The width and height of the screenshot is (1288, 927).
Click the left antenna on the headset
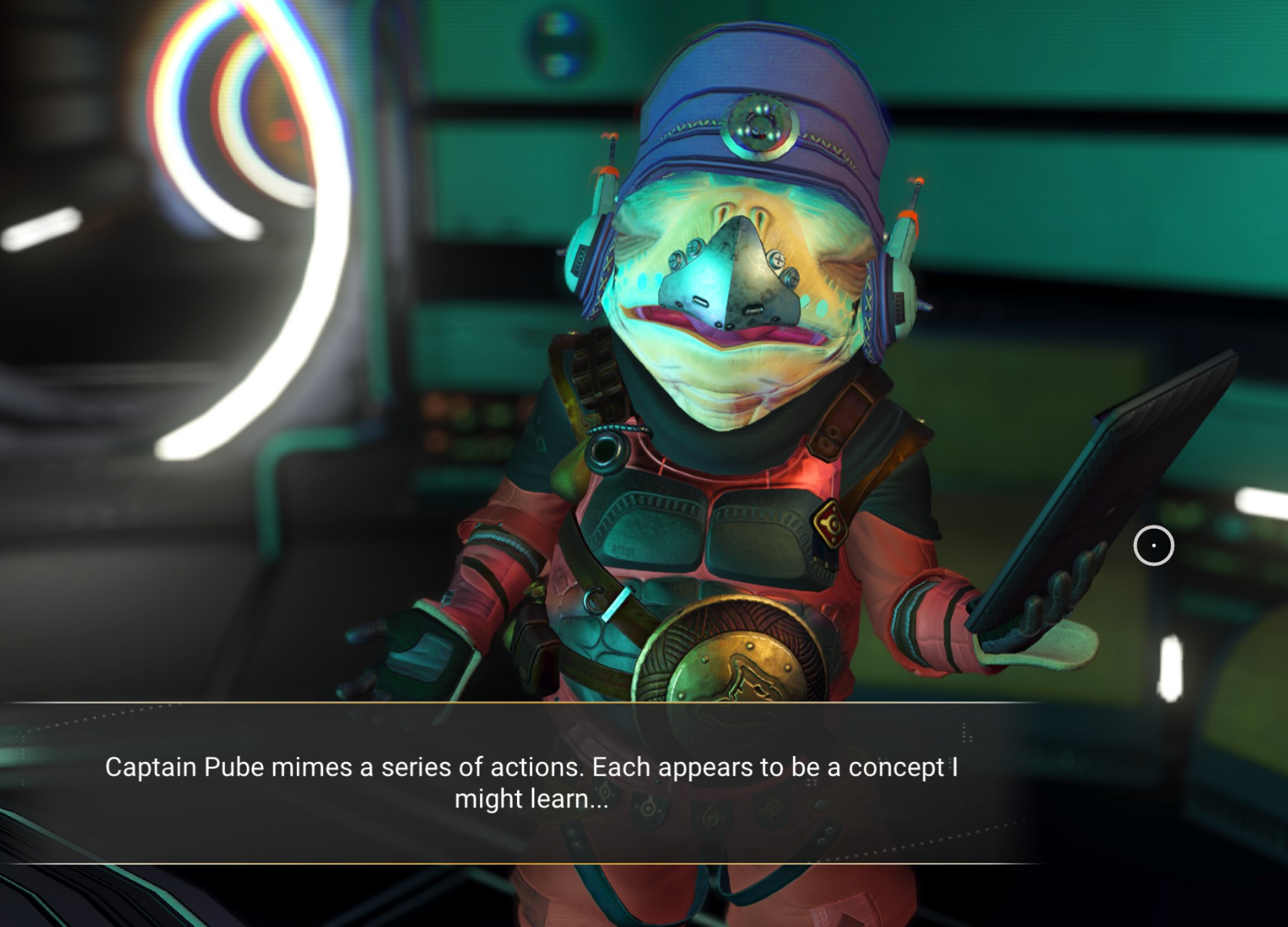point(608,159)
